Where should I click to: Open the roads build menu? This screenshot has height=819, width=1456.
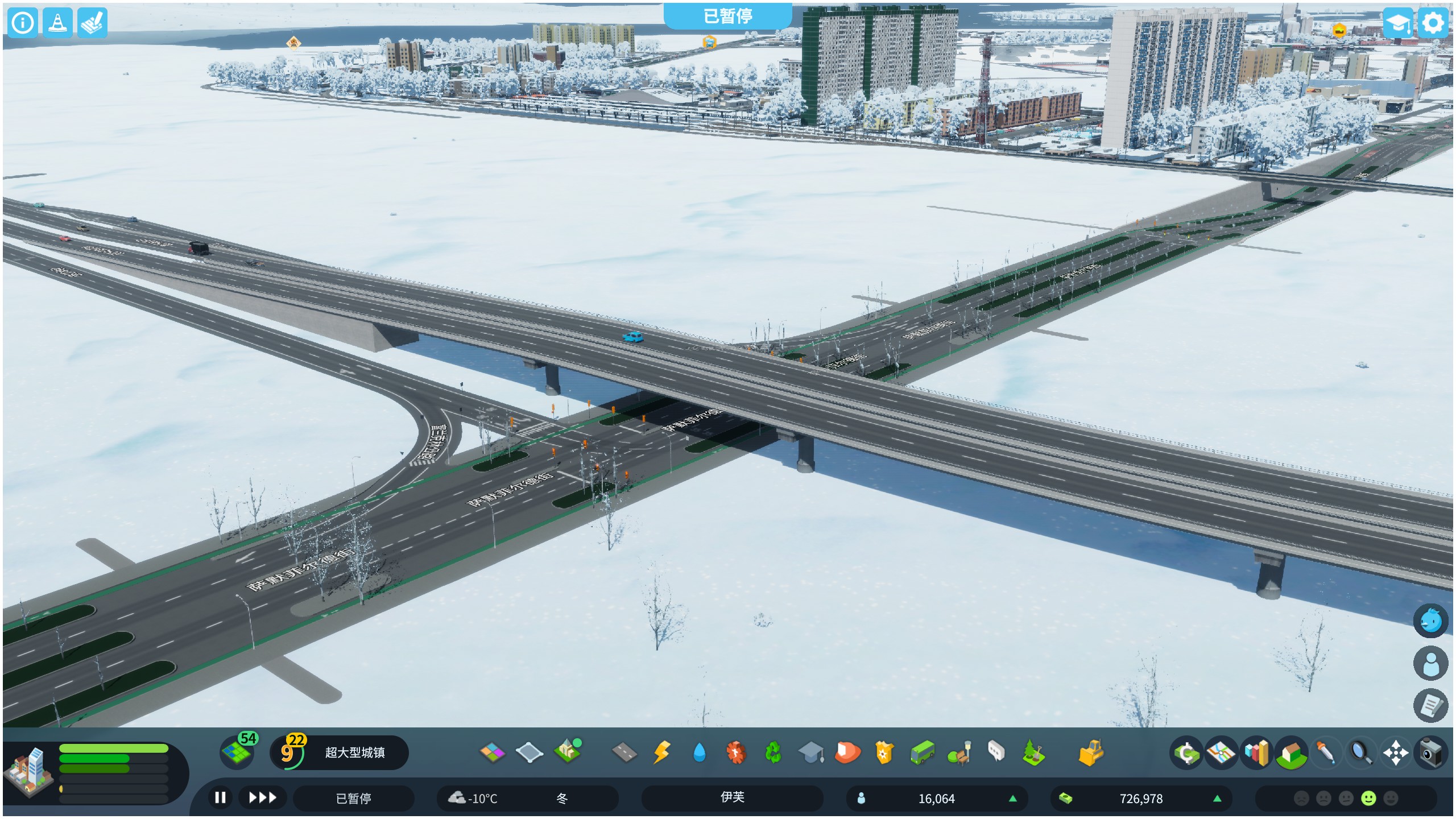(x=624, y=752)
